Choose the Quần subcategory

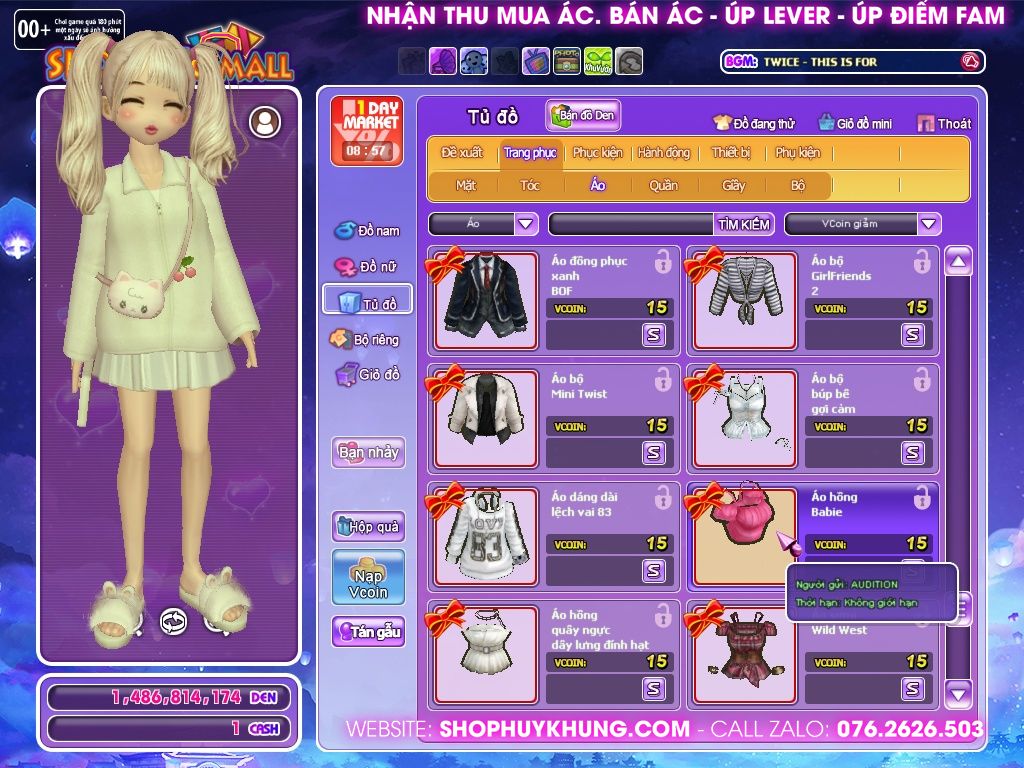(x=663, y=185)
